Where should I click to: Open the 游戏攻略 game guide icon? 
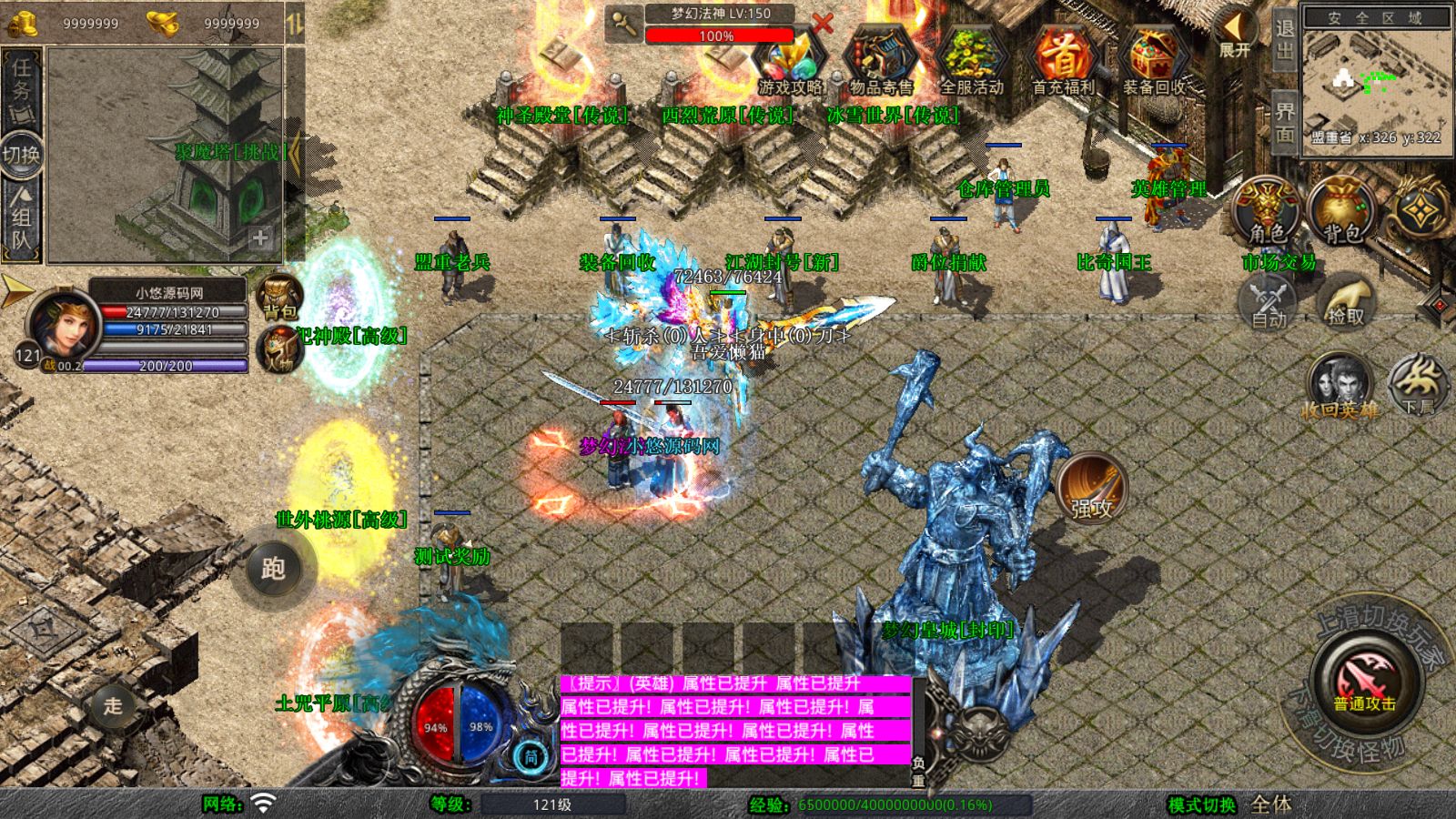click(789, 60)
